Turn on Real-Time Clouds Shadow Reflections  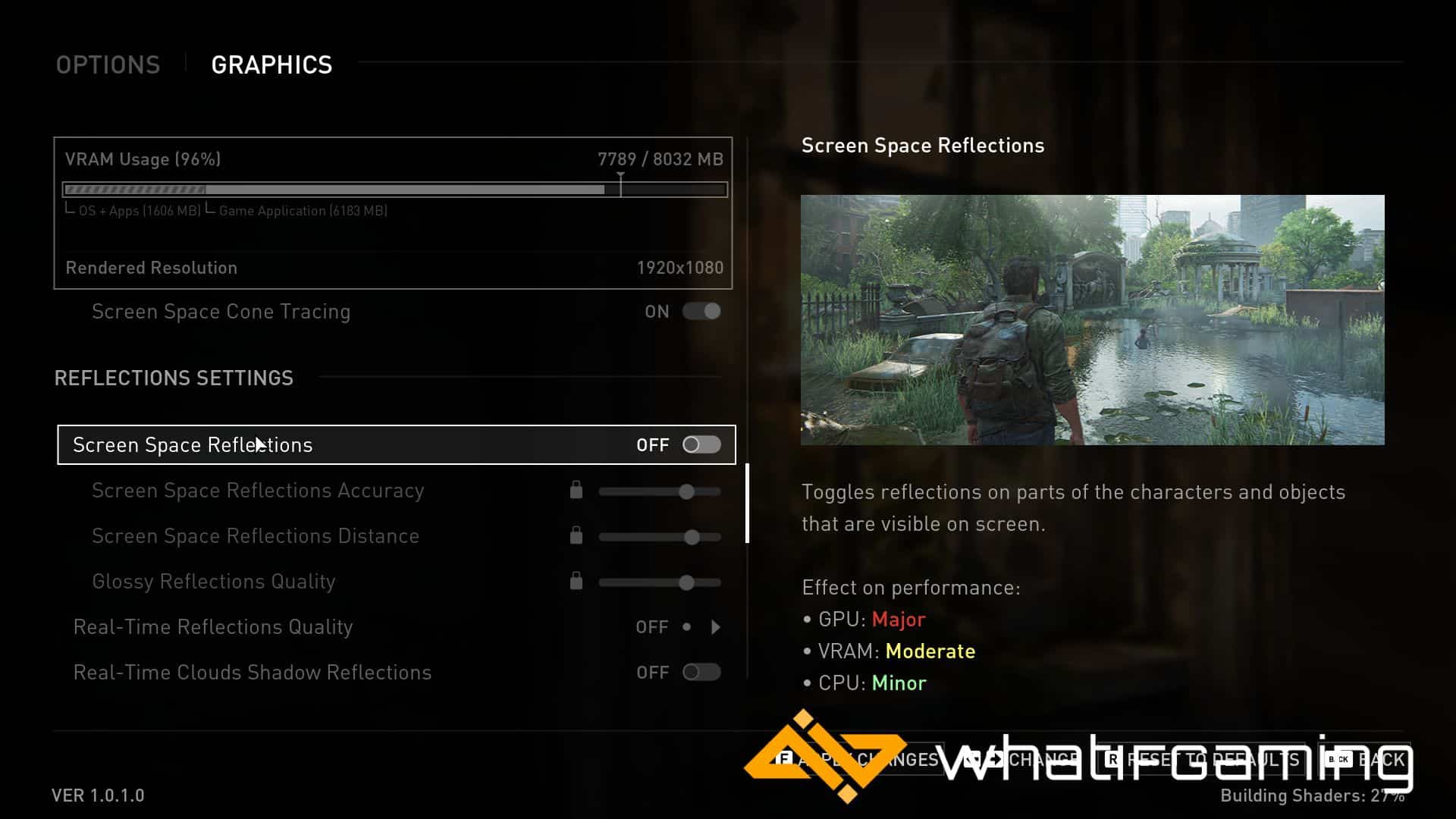click(x=701, y=673)
